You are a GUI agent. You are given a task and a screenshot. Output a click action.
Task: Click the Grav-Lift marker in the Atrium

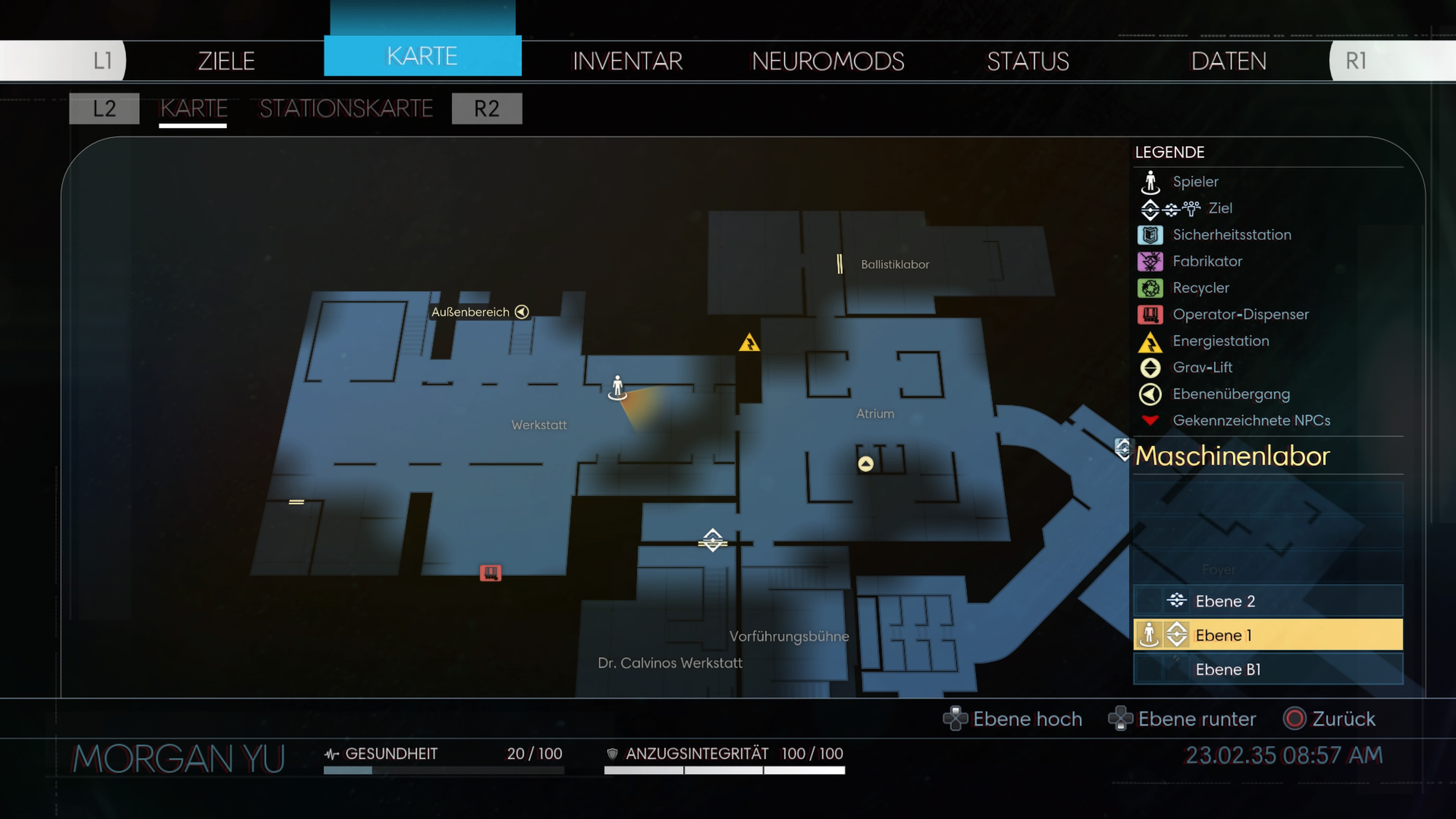click(x=865, y=464)
